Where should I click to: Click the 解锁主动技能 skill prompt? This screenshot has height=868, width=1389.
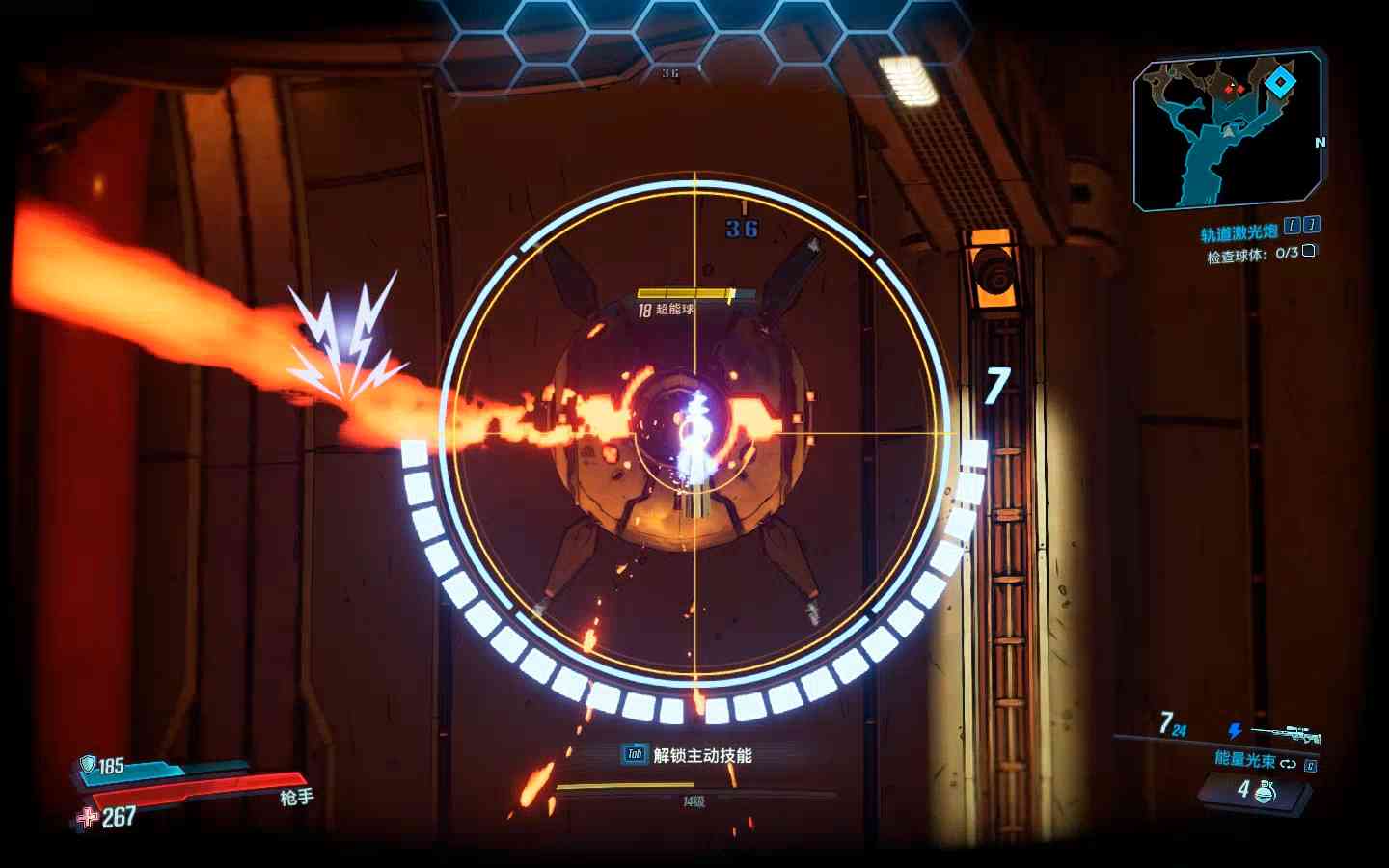pos(688,755)
